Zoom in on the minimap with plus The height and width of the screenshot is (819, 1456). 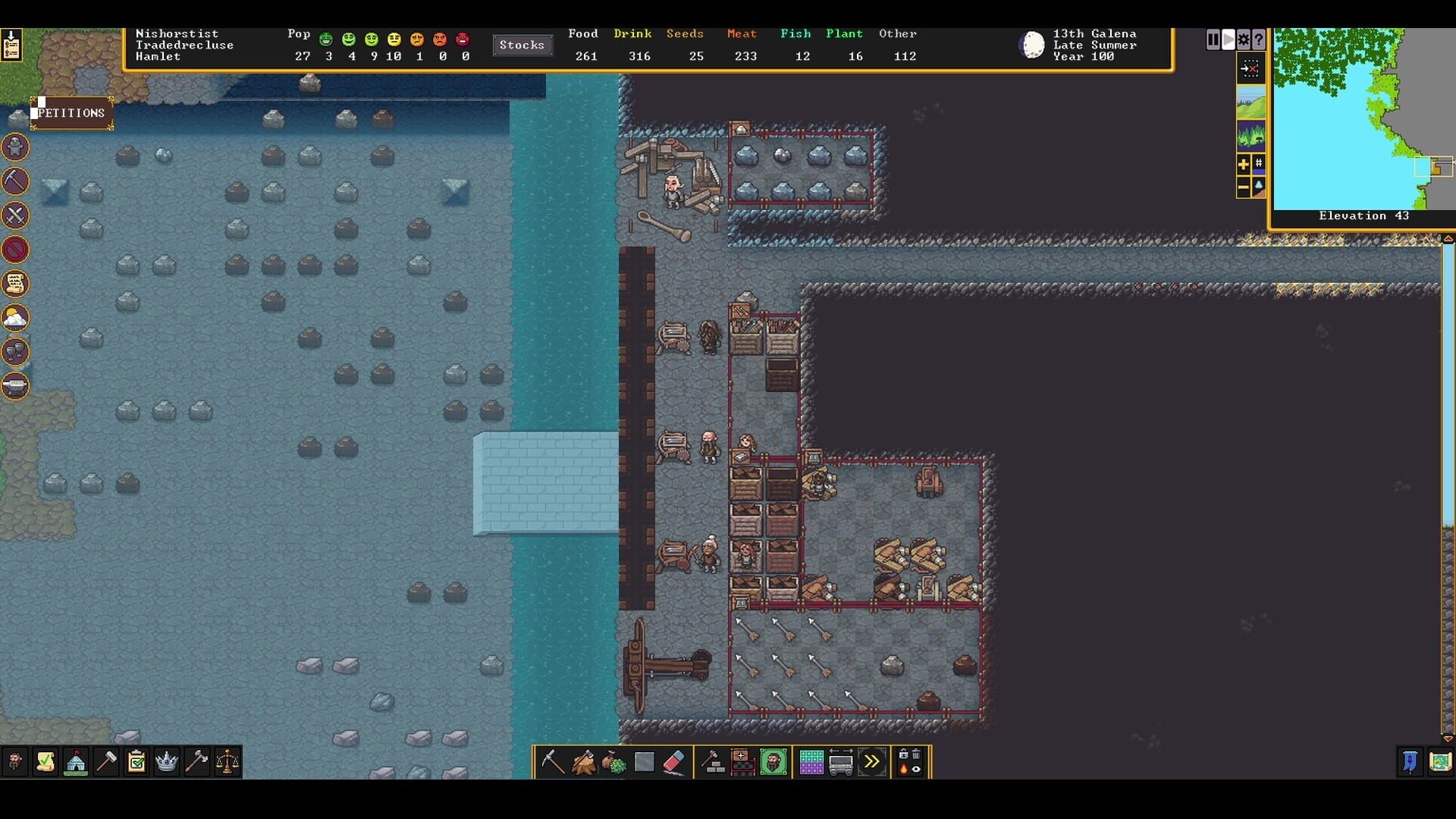[1243, 165]
